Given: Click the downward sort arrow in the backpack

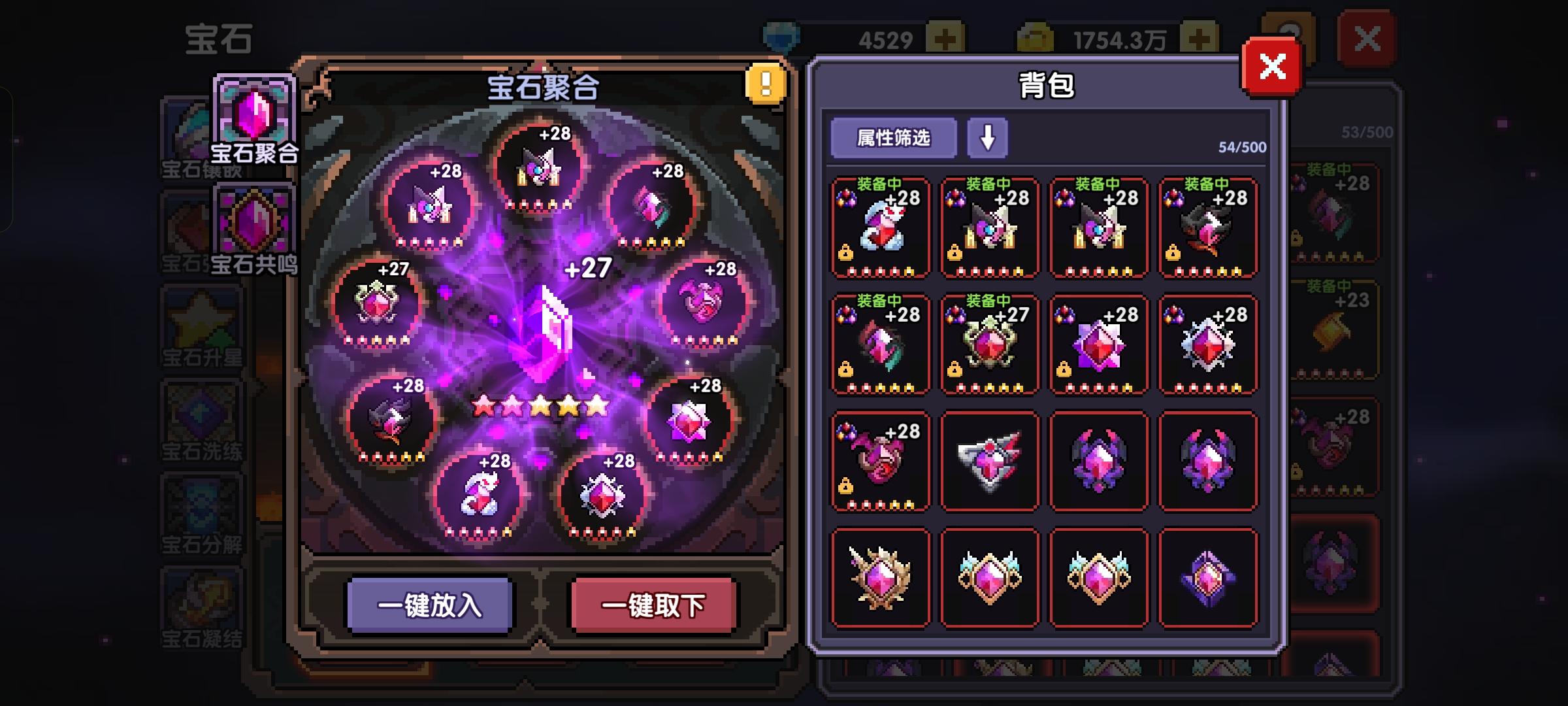Looking at the screenshot, I should pos(987,138).
